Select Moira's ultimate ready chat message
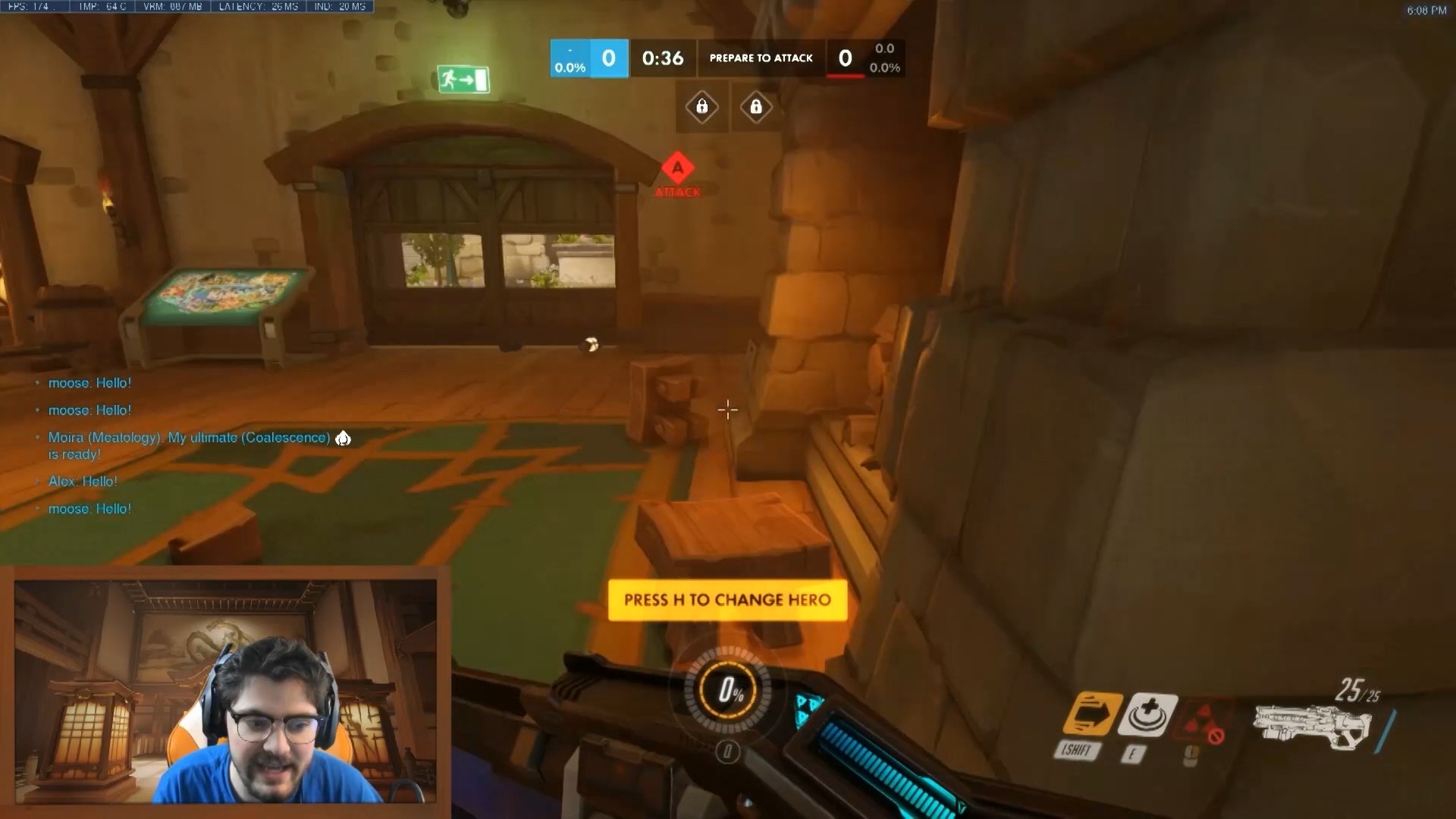Screen dimensions: 1456x819 tap(190, 445)
